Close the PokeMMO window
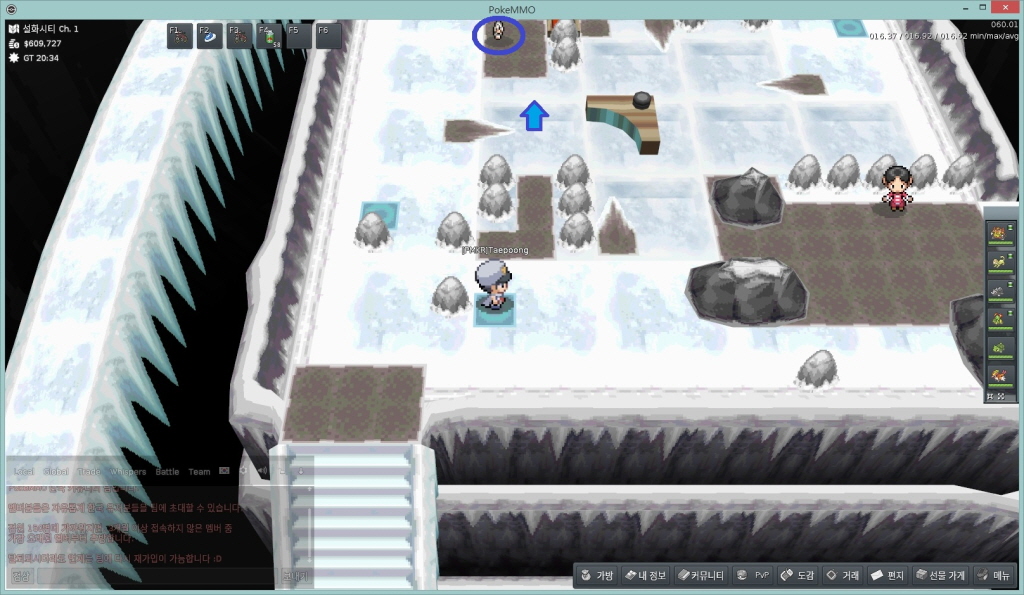 click(x=1005, y=8)
